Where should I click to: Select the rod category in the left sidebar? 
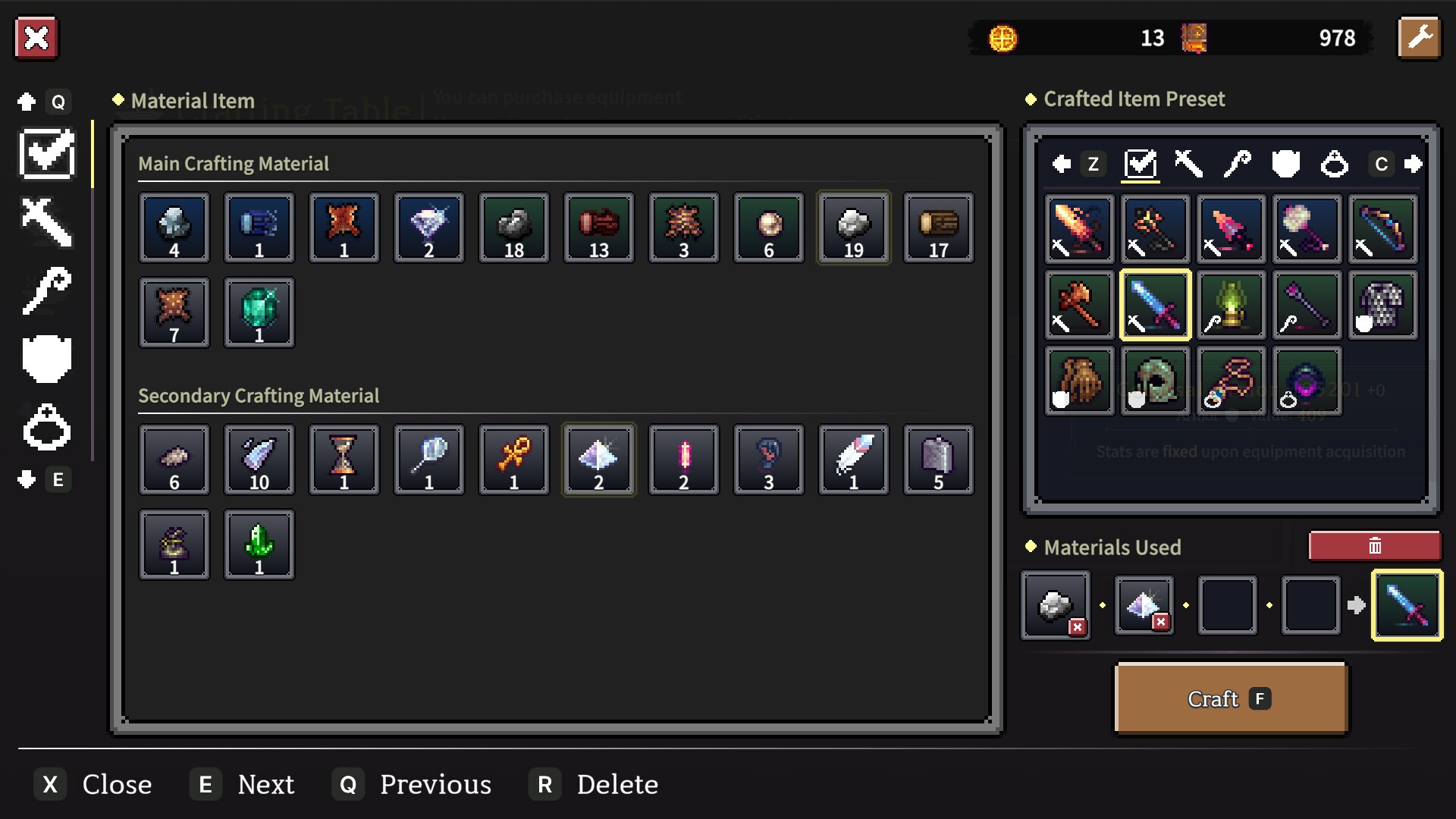coord(47,290)
